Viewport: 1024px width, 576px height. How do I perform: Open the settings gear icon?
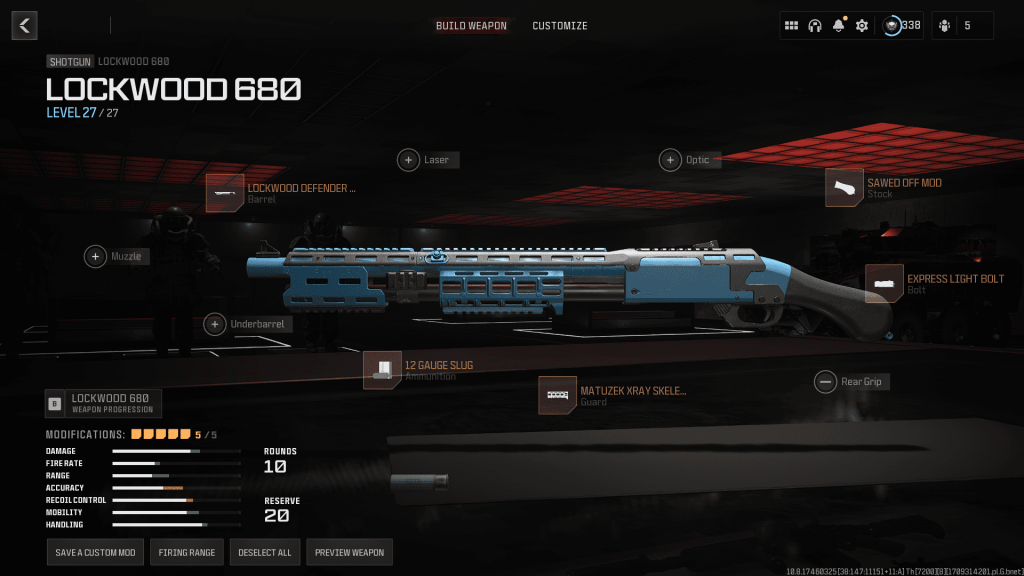click(862, 26)
